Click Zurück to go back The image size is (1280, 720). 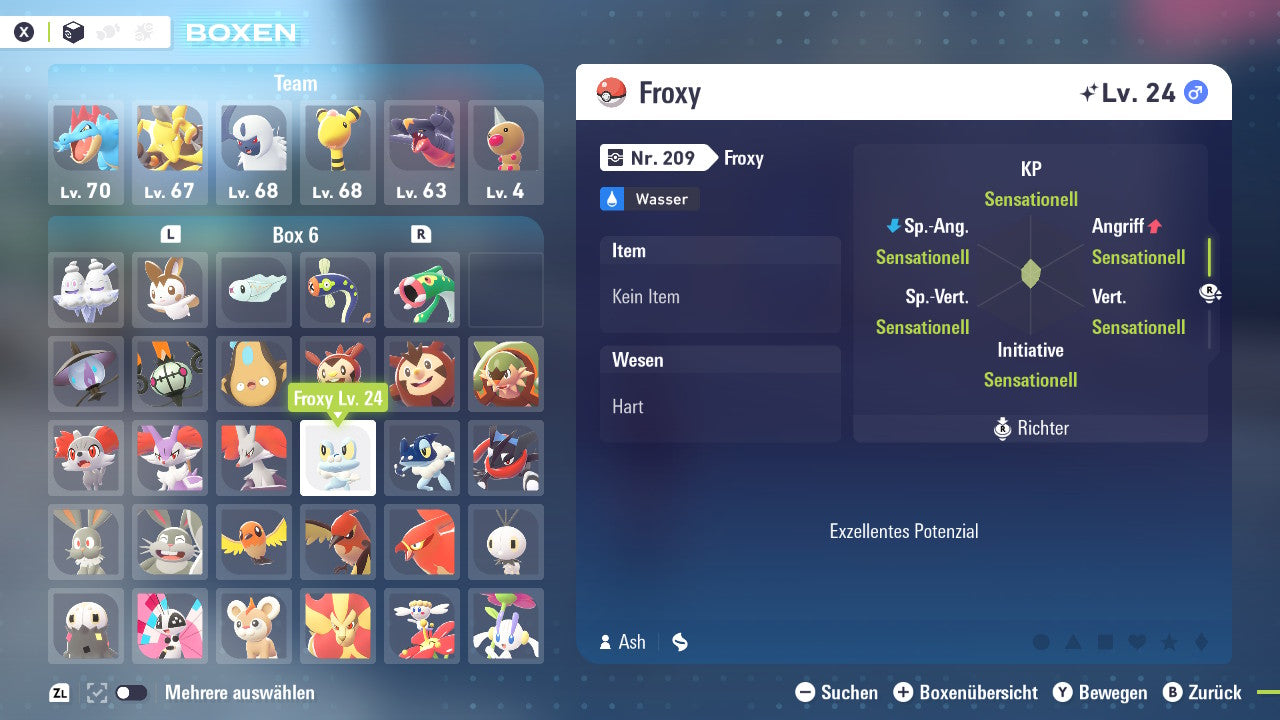[1205, 692]
